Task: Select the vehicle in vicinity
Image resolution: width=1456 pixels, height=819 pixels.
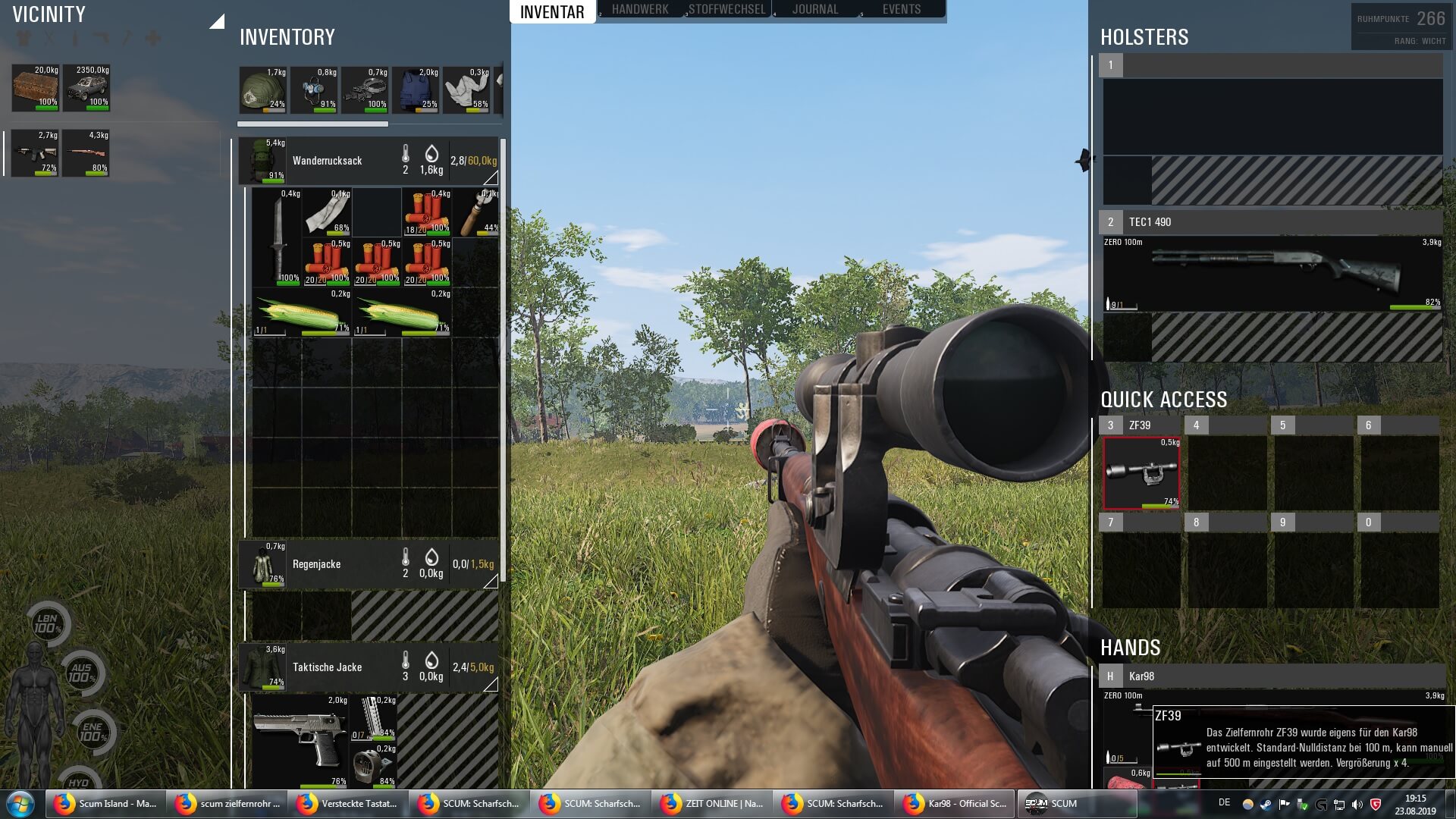Action: [86, 88]
